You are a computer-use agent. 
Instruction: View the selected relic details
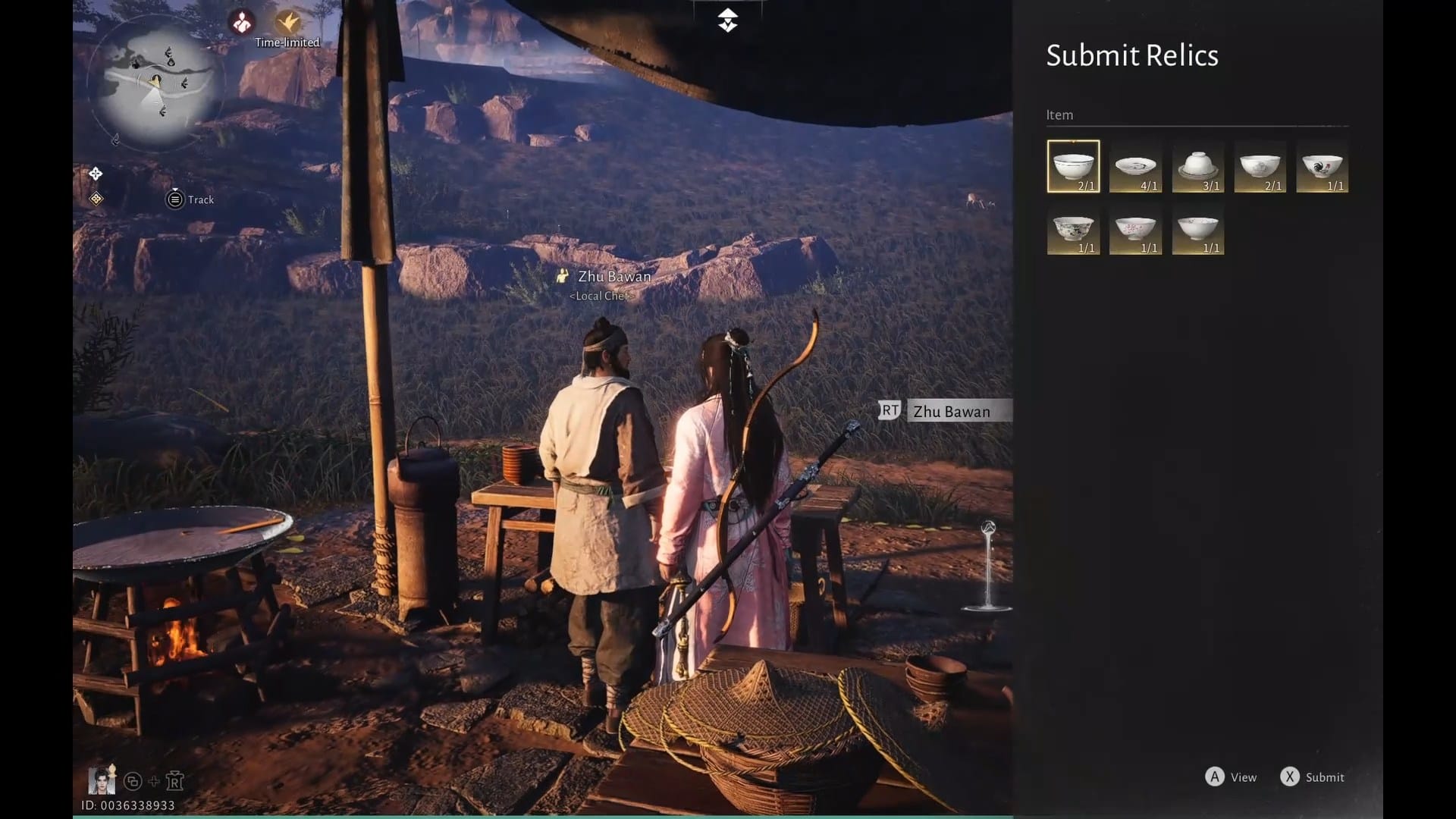click(x=1231, y=777)
